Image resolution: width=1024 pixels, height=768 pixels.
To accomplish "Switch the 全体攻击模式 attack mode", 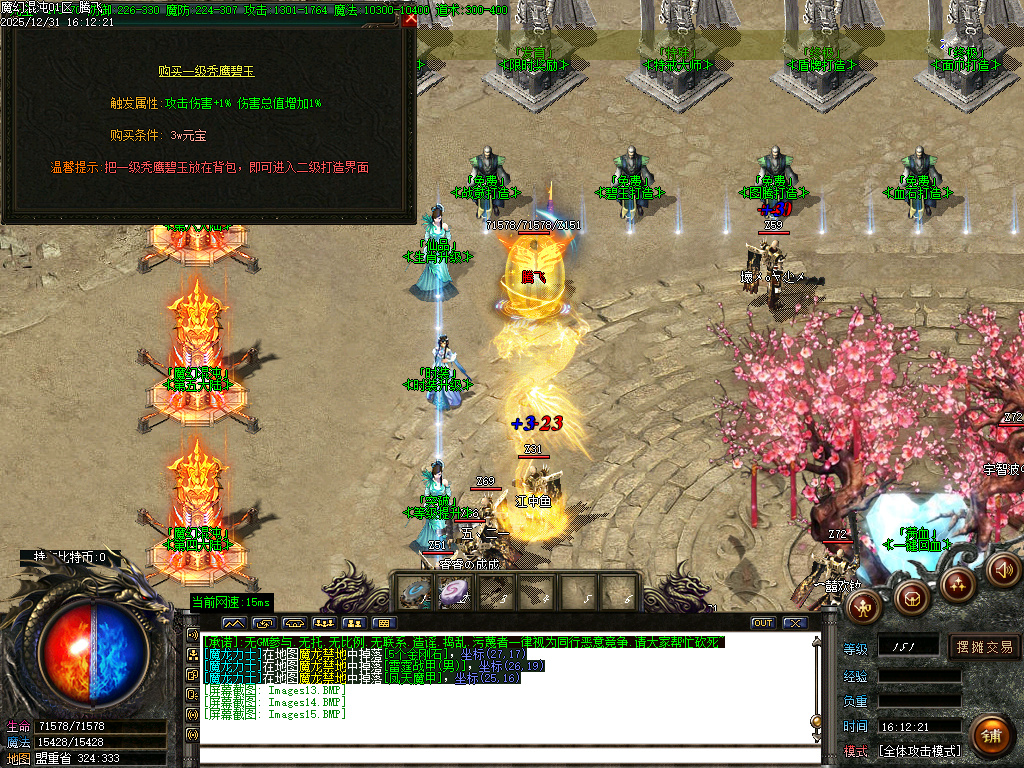I will click(x=919, y=751).
